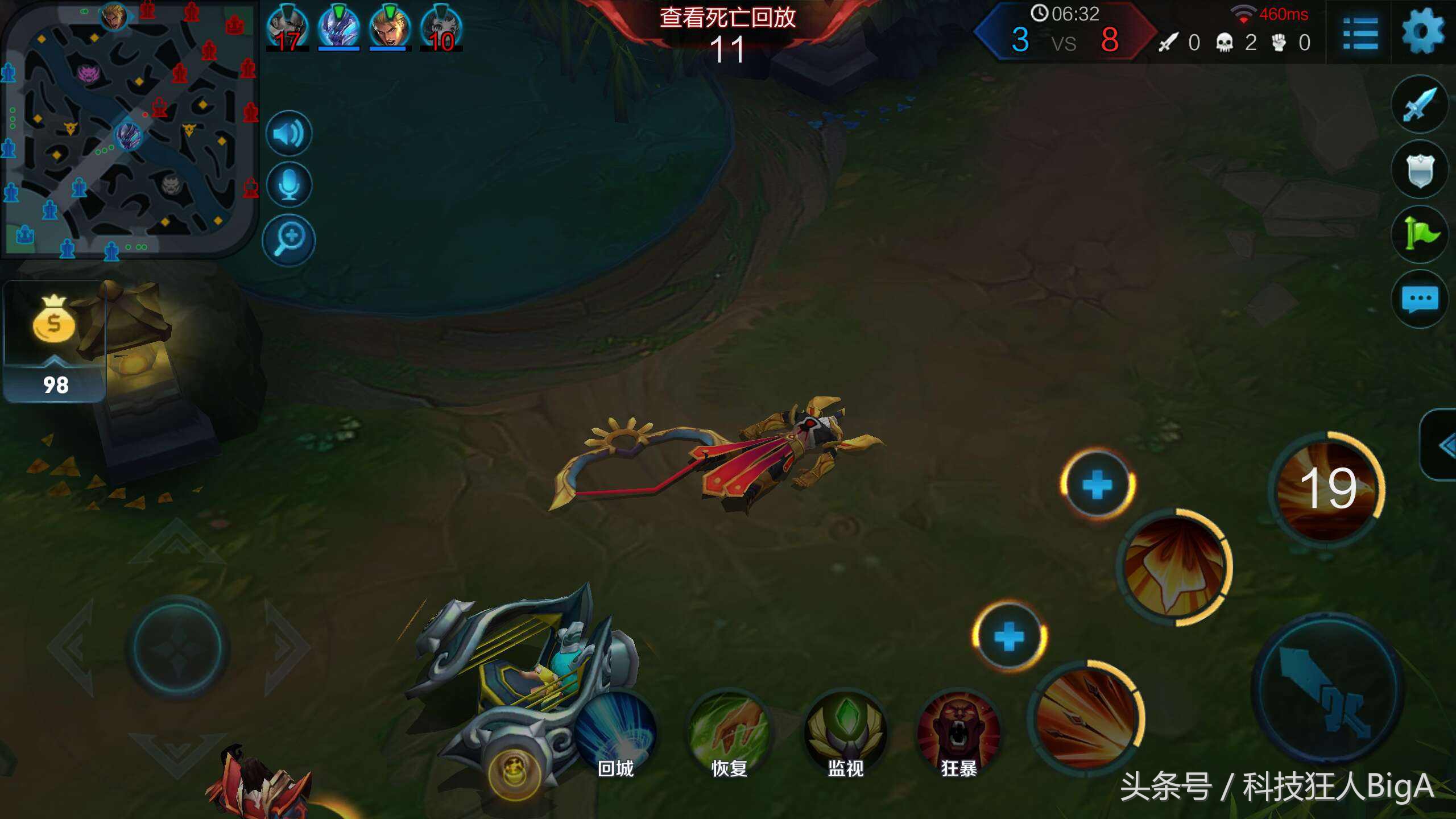Image resolution: width=1456 pixels, height=819 pixels.
Task: Send the shield defend signal
Action: click(x=1420, y=169)
